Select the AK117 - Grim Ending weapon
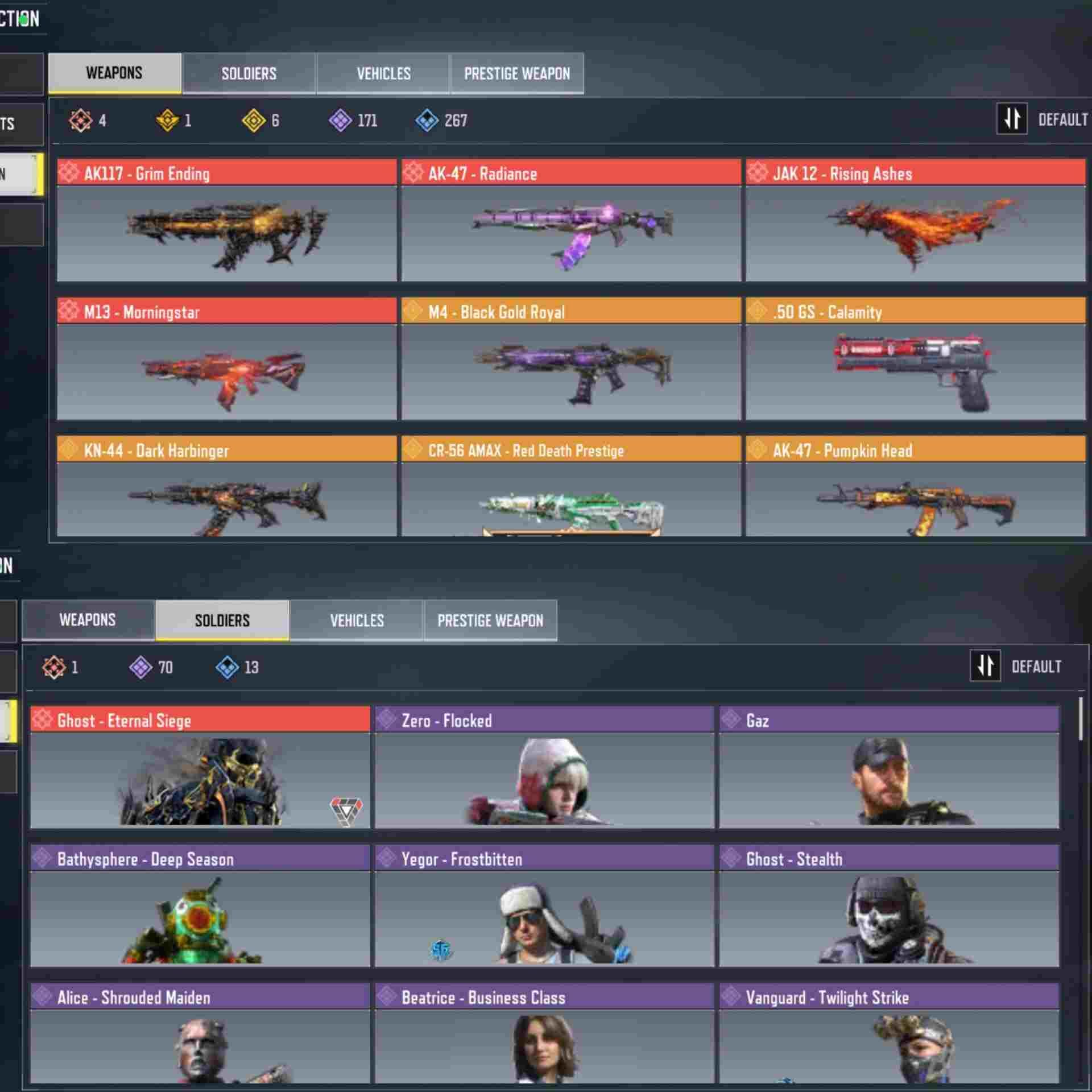 point(226,221)
